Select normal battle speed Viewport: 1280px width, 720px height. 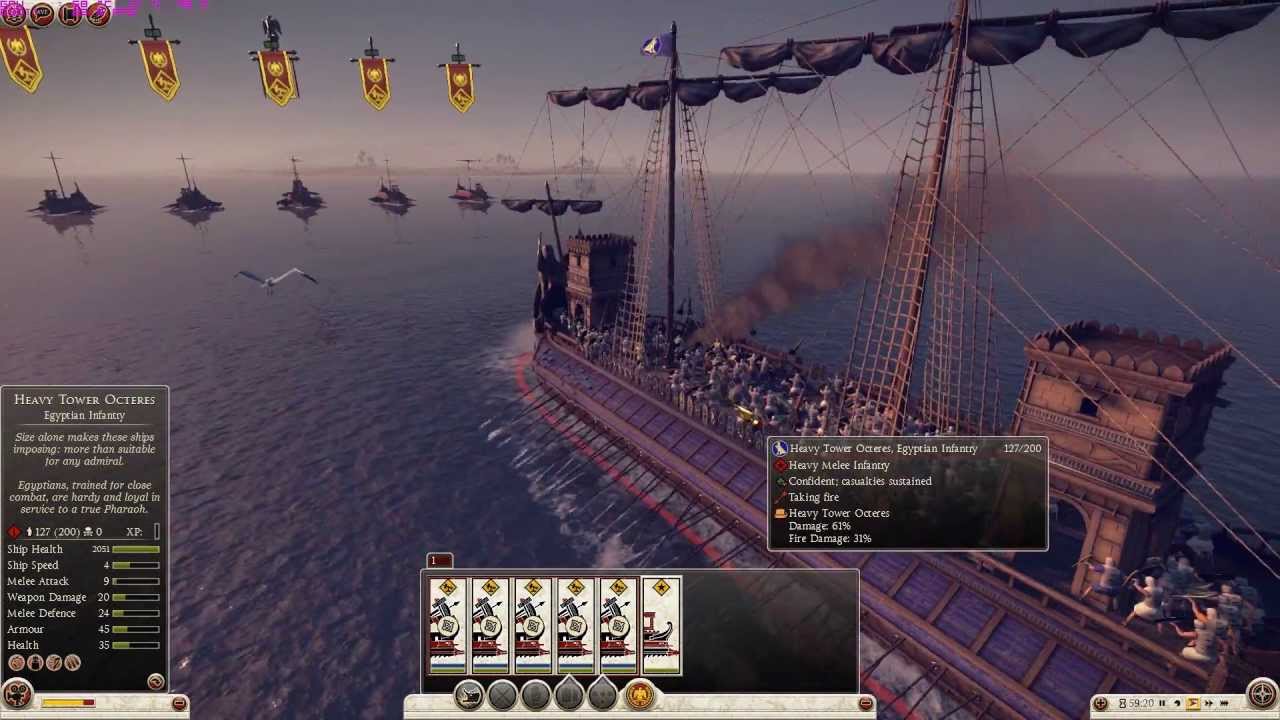[1193, 704]
